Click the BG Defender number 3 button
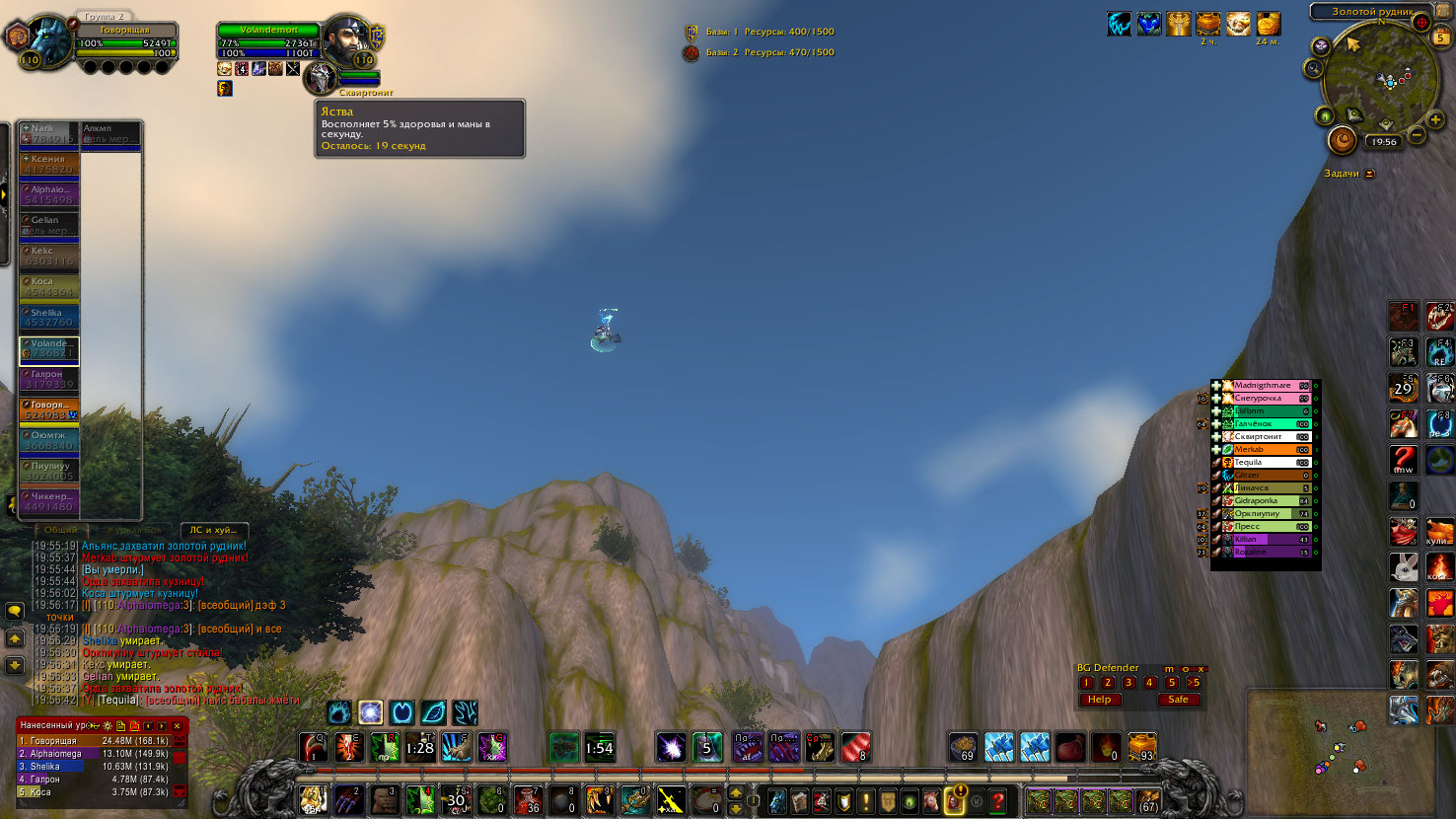Viewport: 1456px width, 819px height. point(1128,683)
